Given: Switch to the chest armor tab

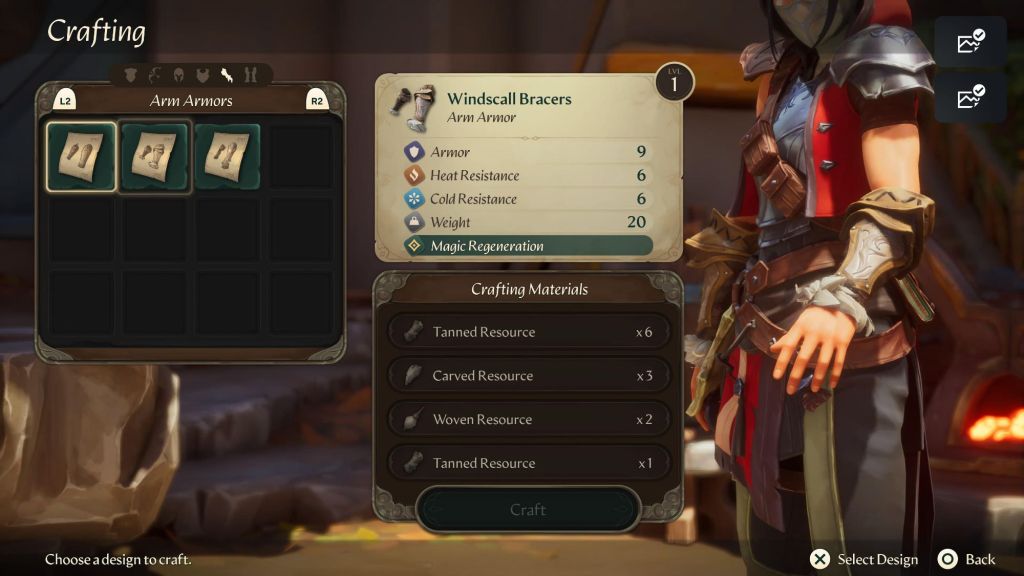Looking at the screenshot, I should (203, 74).
